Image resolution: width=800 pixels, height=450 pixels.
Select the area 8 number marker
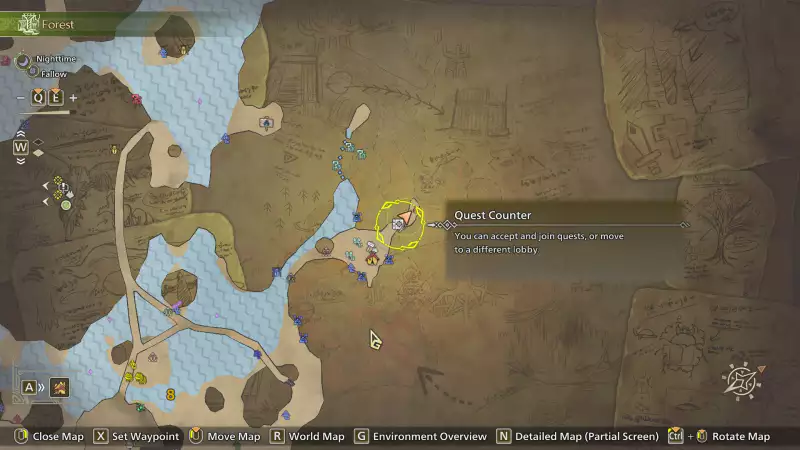(171, 394)
